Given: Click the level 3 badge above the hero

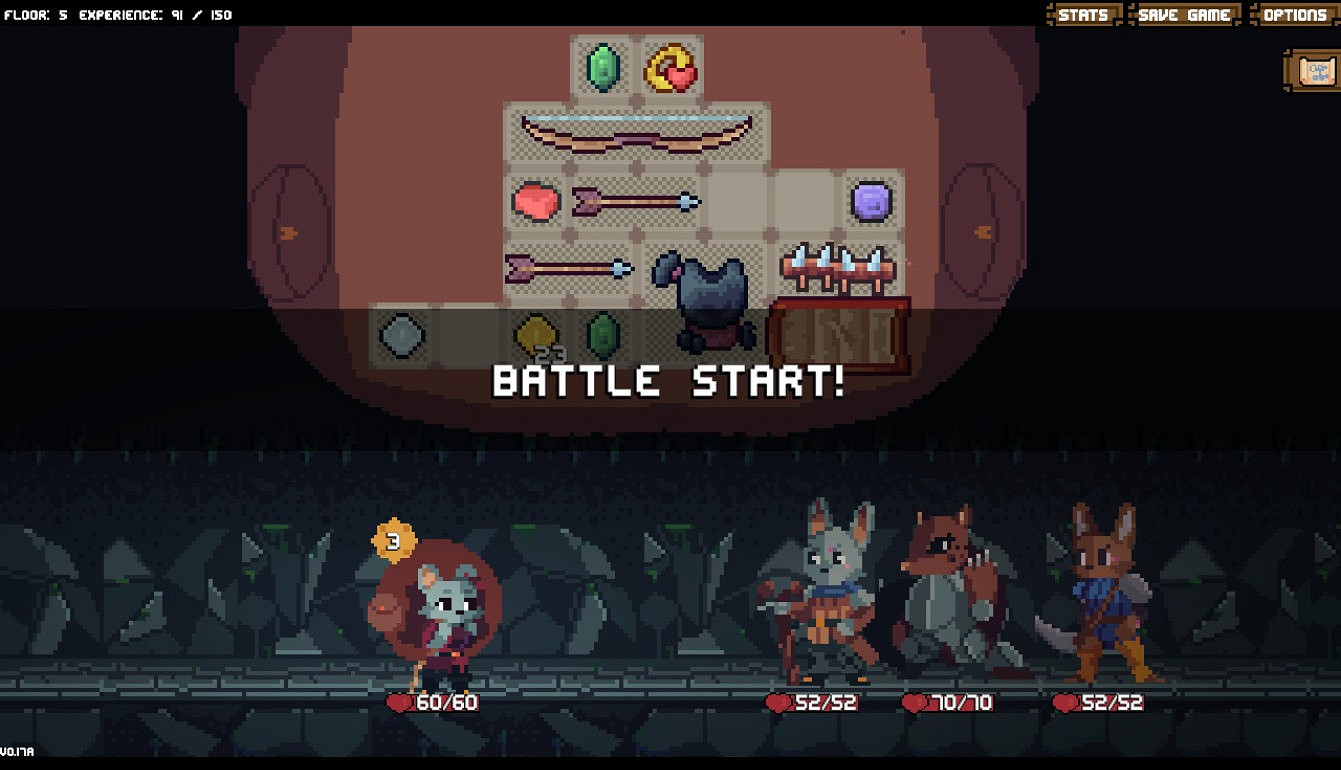Looking at the screenshot, I should (393, 541).
